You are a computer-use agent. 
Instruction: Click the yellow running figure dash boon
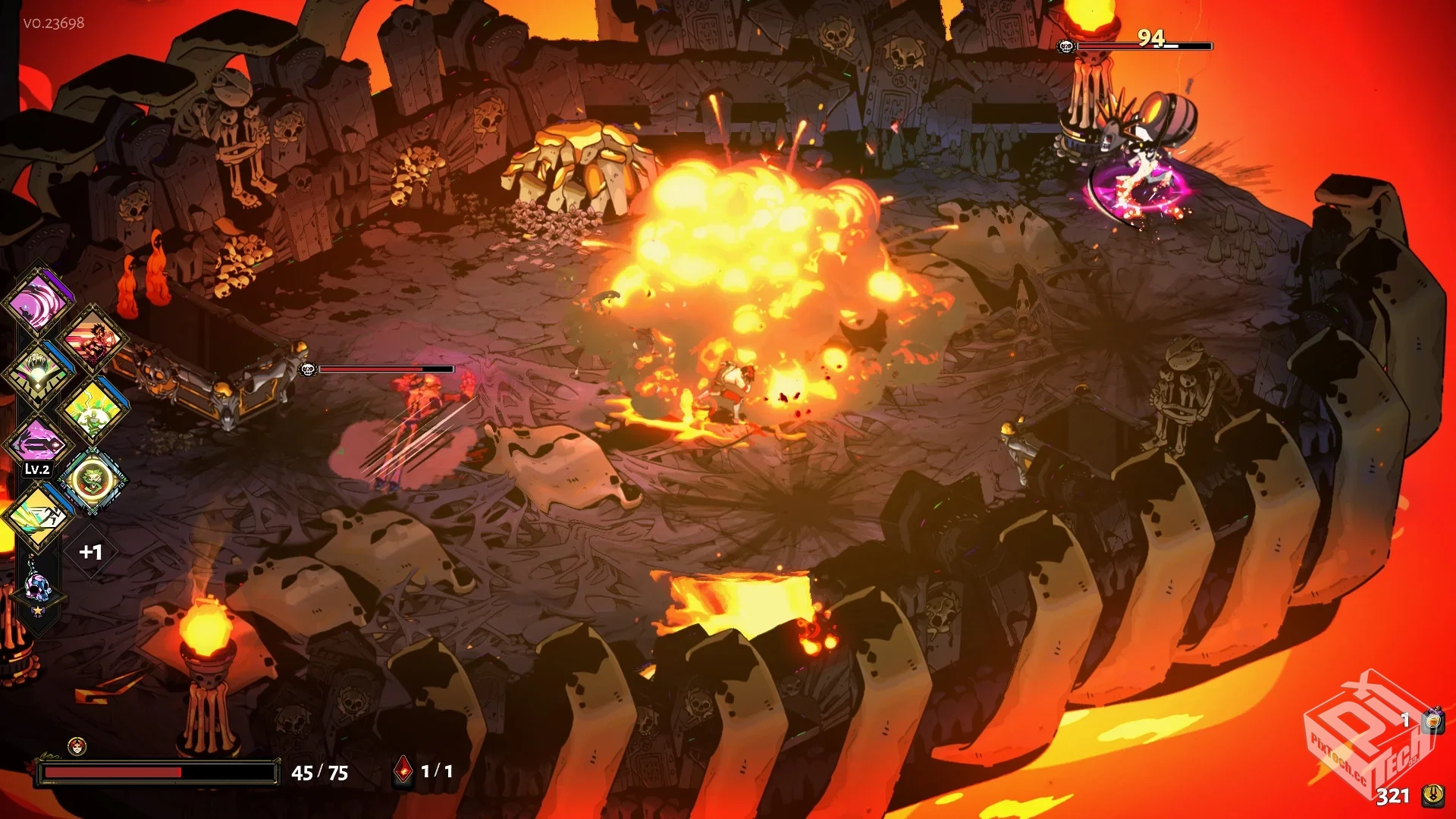click(x=38, y=515)
